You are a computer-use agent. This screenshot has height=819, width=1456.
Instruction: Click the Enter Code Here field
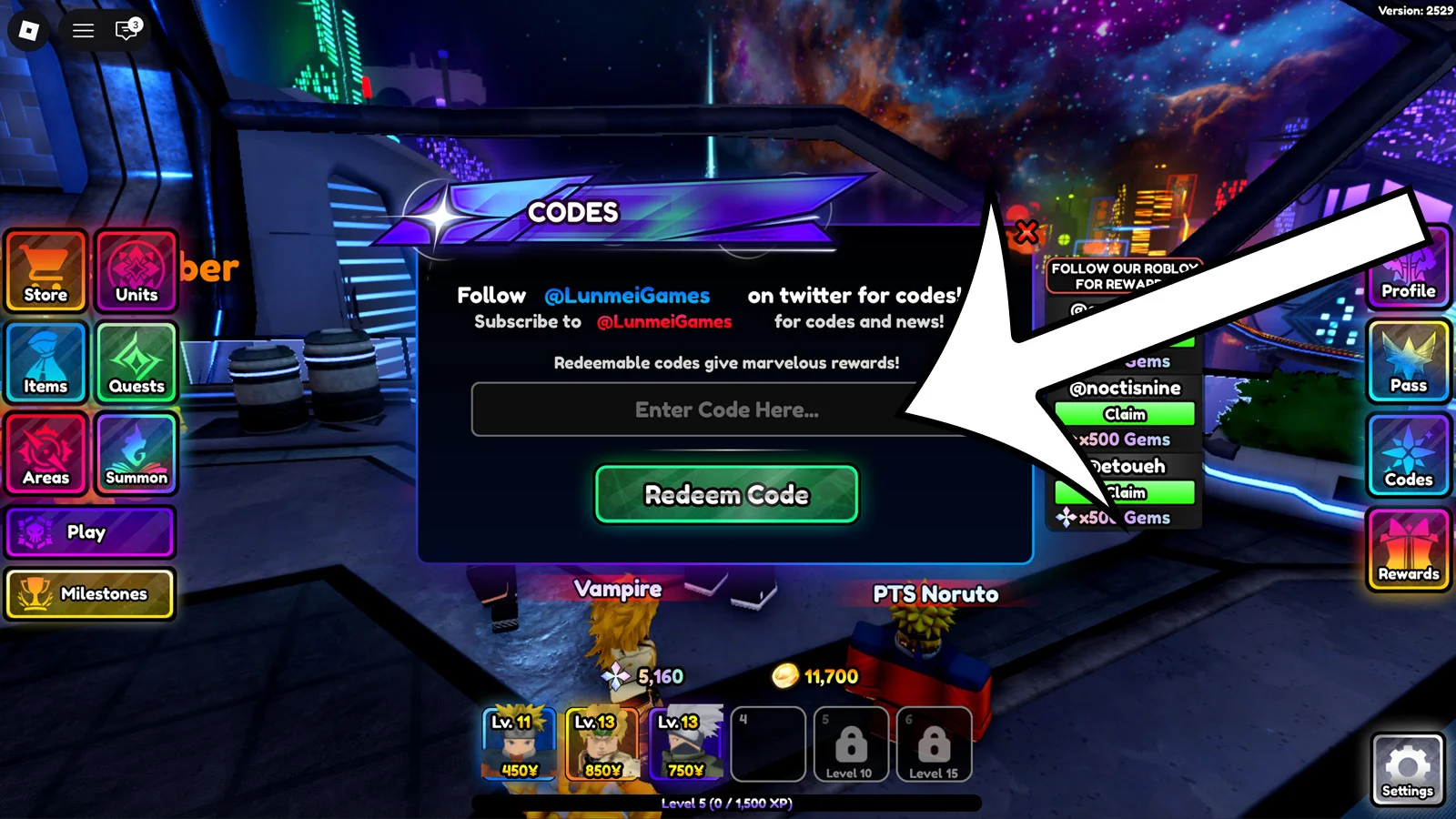coord(725,409)
